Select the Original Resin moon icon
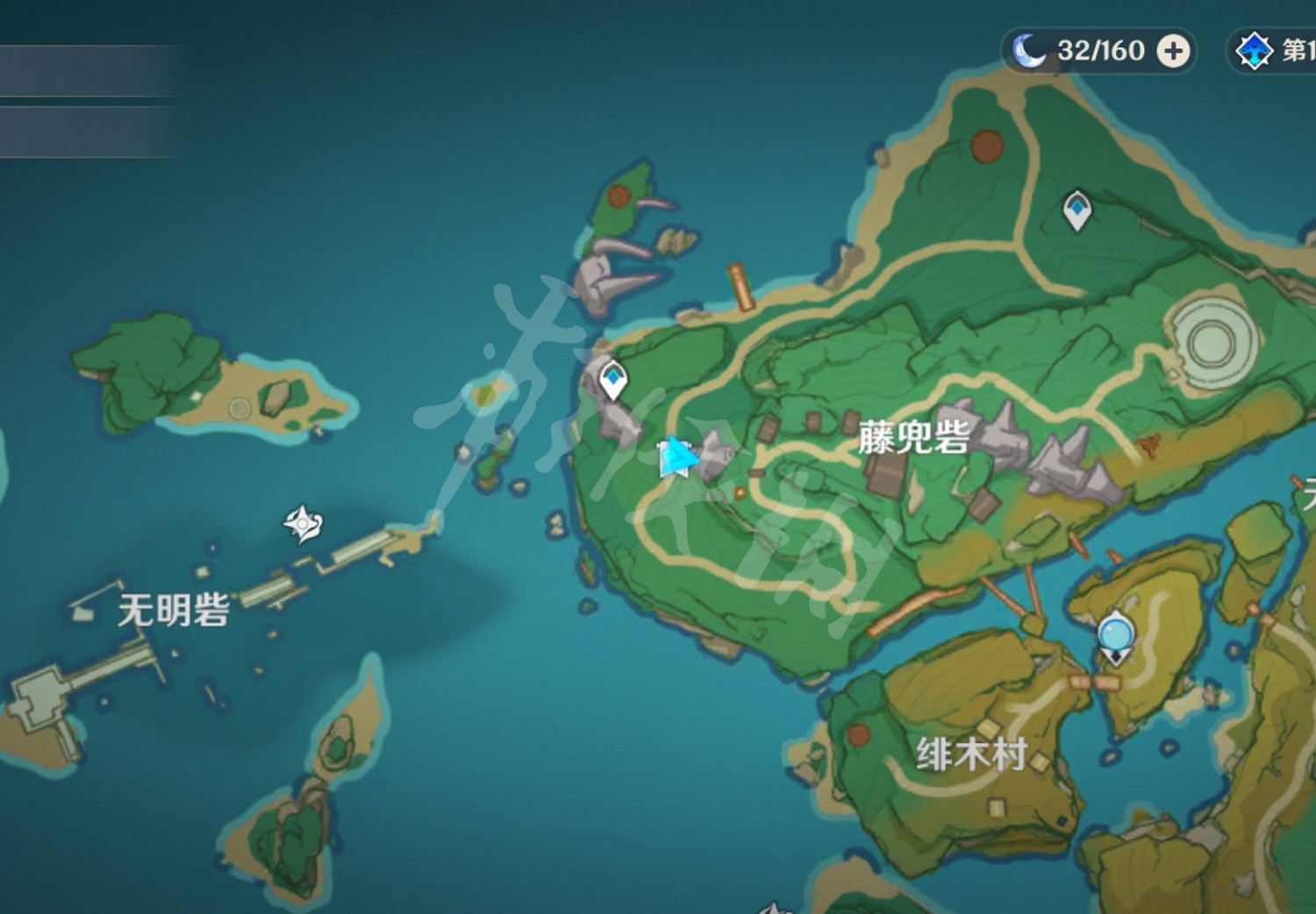The height and width of the screenshot is (914, 1316). tap(1032, 50)
